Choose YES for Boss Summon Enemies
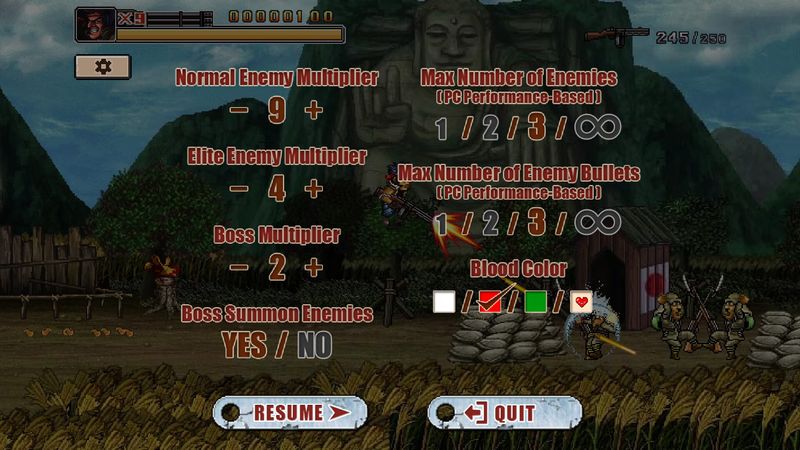Image resolution: width=800 pixels, height=450 pixels. [244, 345]
